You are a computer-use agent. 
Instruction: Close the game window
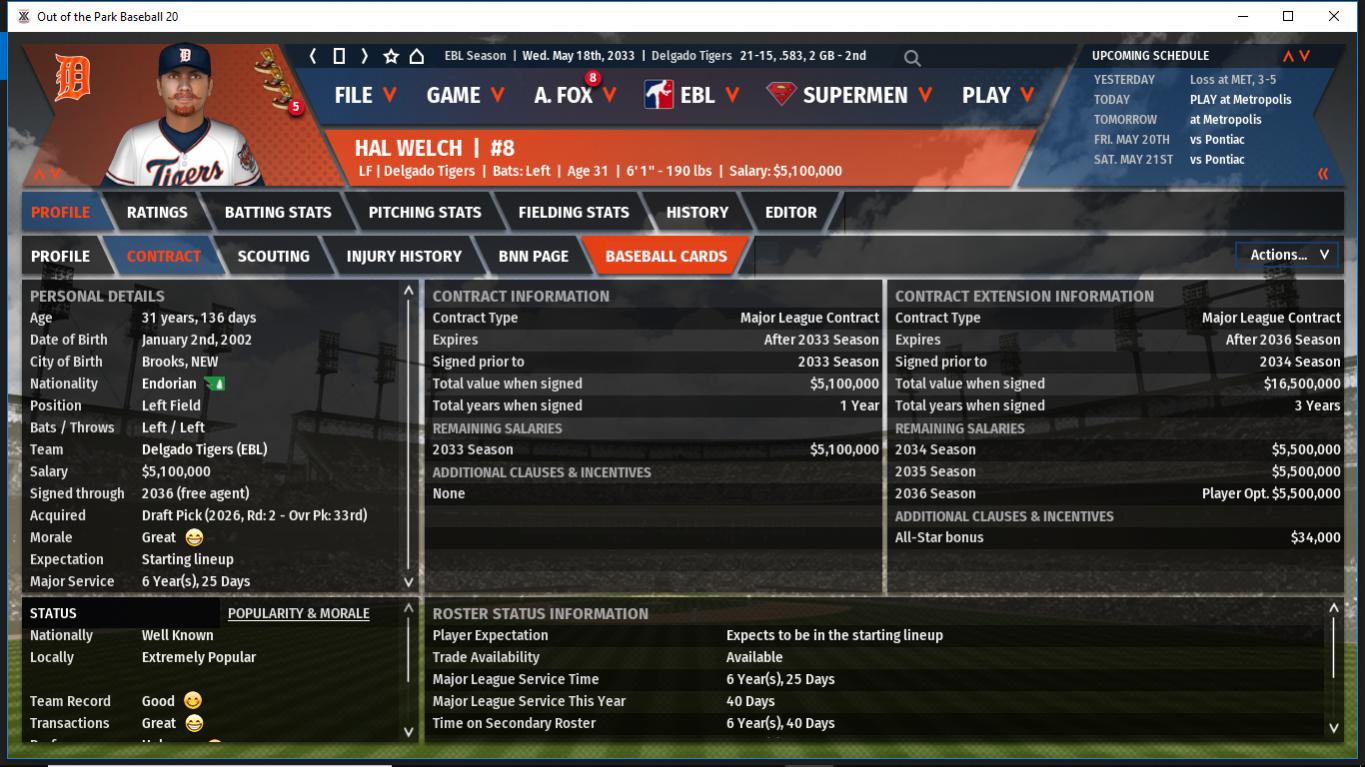coord(1334,16)
